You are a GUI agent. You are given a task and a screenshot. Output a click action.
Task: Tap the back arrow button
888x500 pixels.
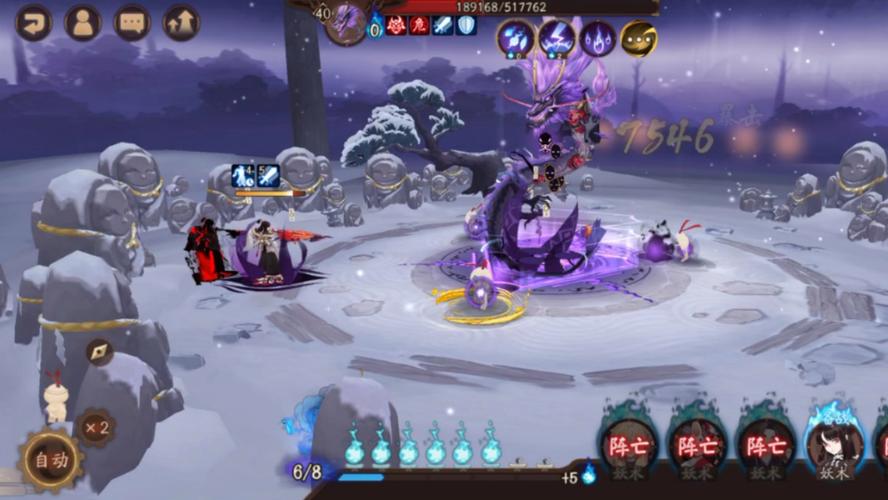[x=33, y=22]
